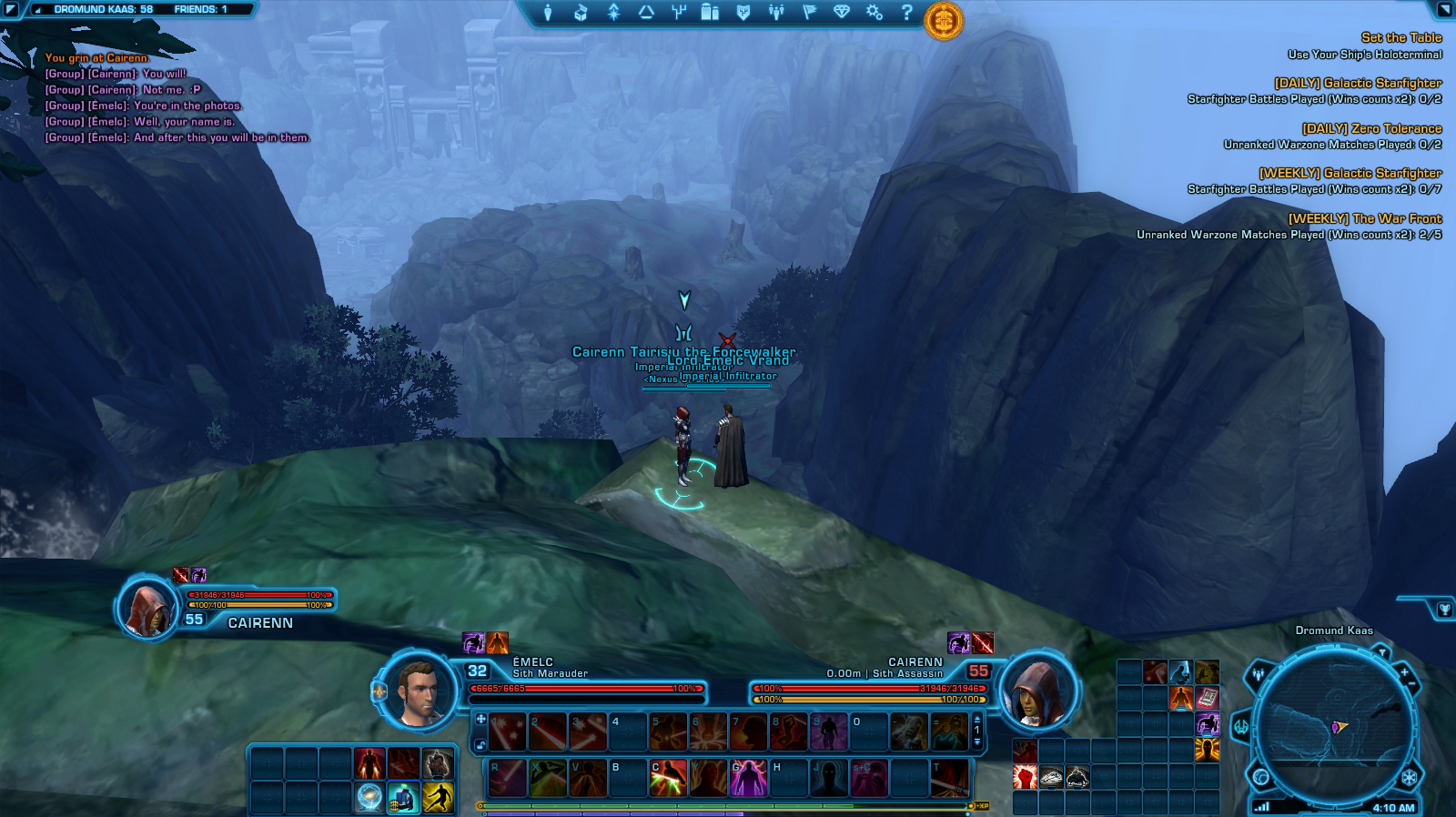1456x817 pixels.
Task: Open the character sheet from the top menu
Action: (x=548, y=12)
